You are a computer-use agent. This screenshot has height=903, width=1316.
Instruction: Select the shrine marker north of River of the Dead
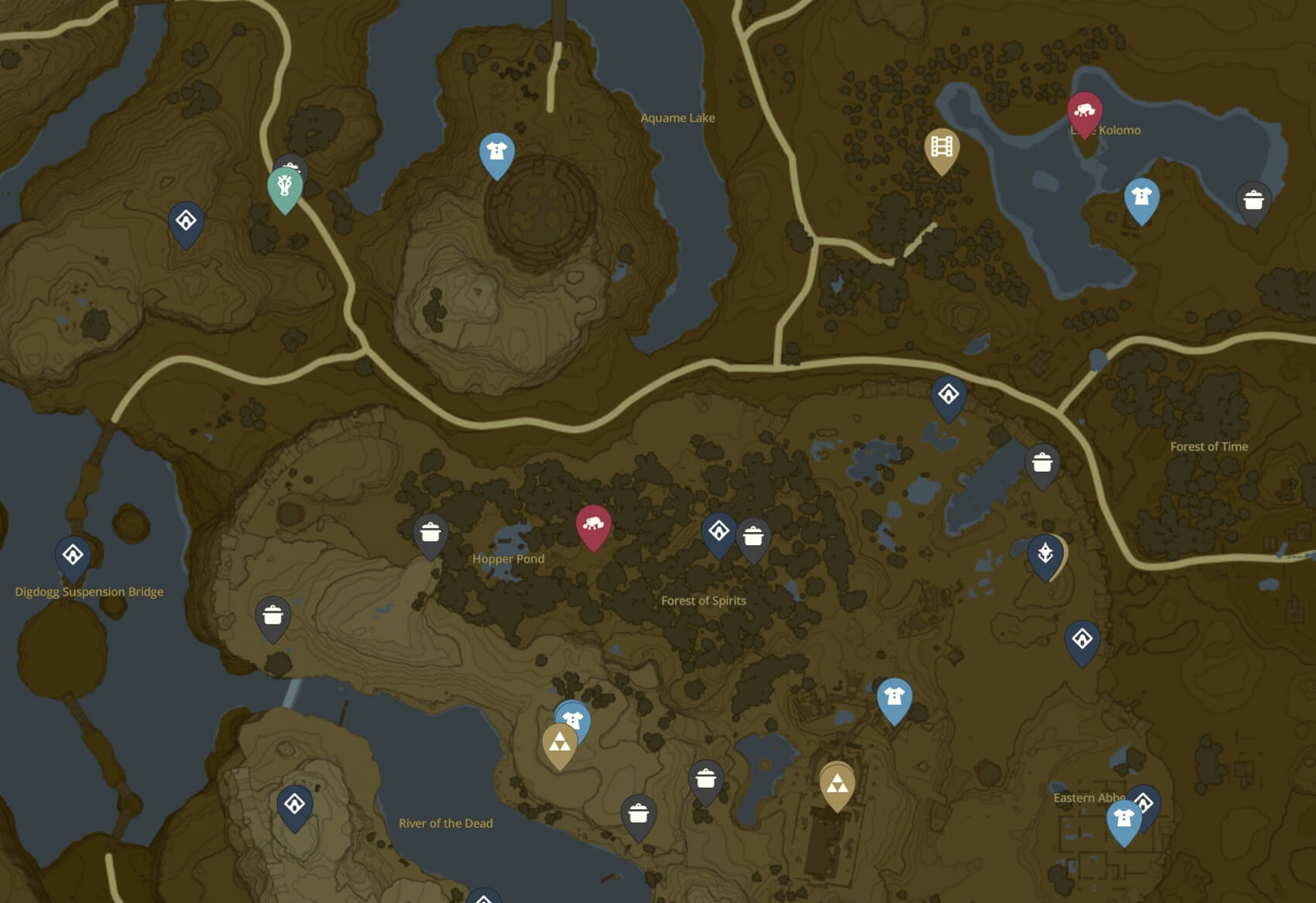coord(294,805)
